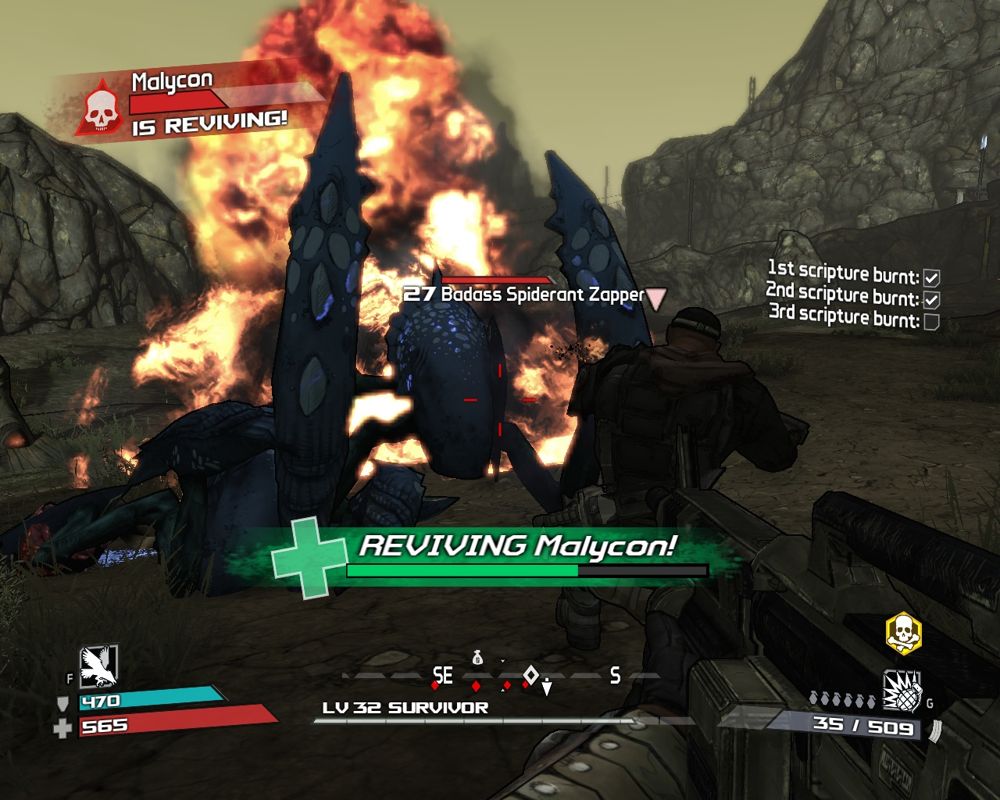Click the yellow hexagon skull icon
Screen dimensions: 1000x800
pos(903,633)
